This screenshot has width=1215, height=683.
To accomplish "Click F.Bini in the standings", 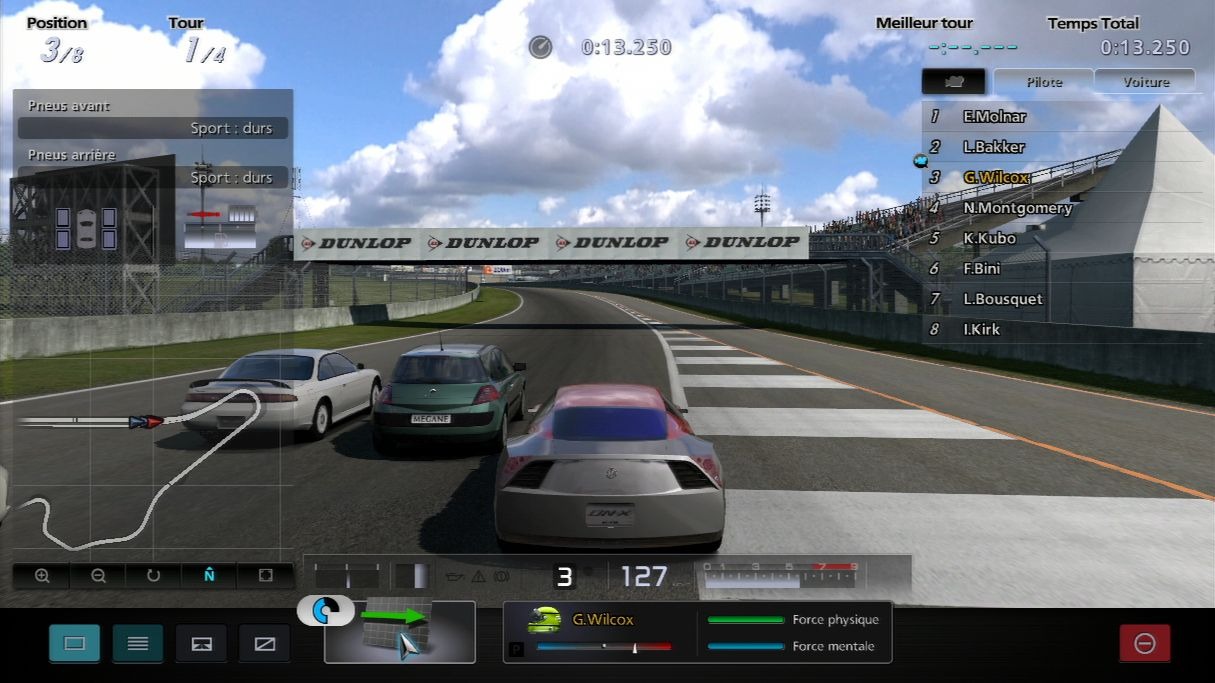I will (x=985, y=268).
